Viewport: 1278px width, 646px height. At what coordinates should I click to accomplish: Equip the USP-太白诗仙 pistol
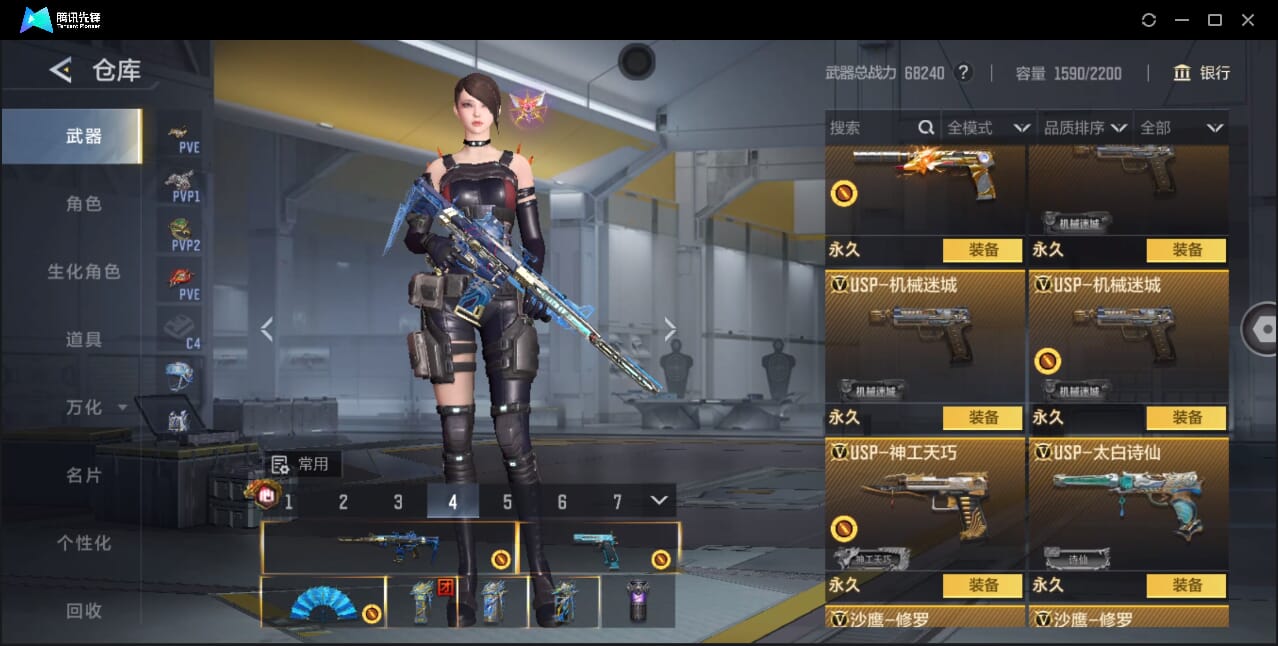[x=1186, y=585]
